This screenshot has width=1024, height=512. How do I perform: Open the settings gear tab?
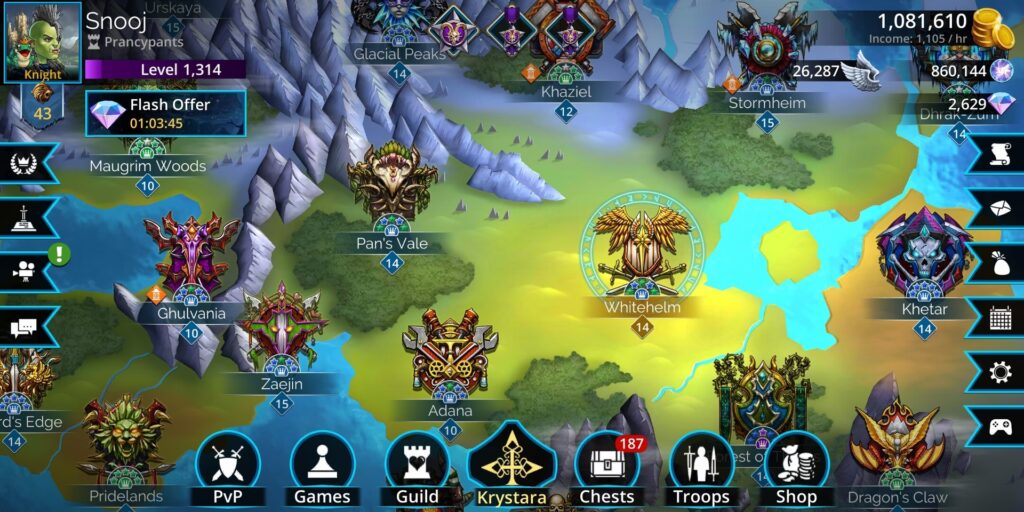tap(999, 372)
